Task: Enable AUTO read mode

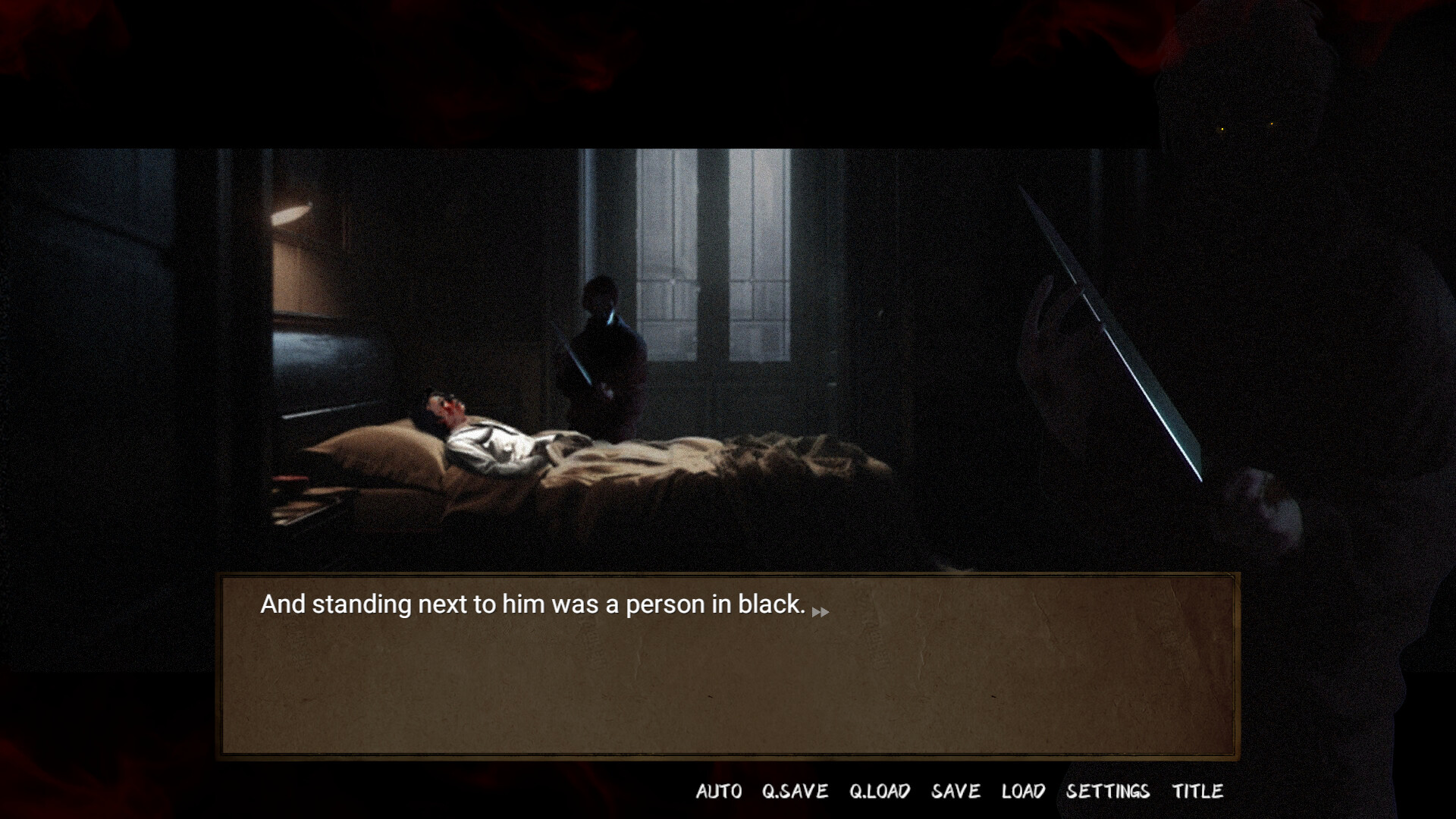Action: (x=719, y=792)
